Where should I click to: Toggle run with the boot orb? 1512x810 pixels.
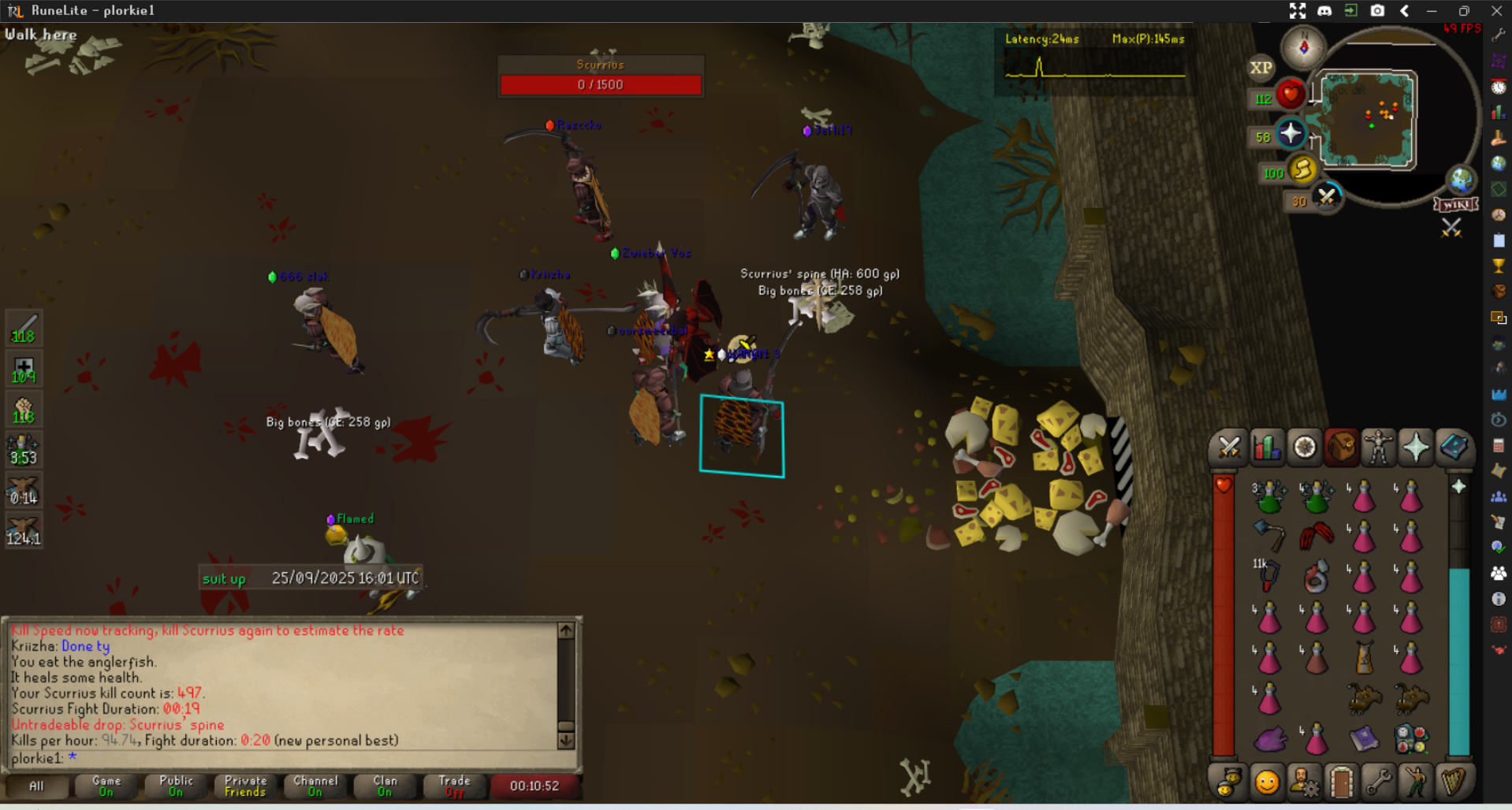point(1302,169)
